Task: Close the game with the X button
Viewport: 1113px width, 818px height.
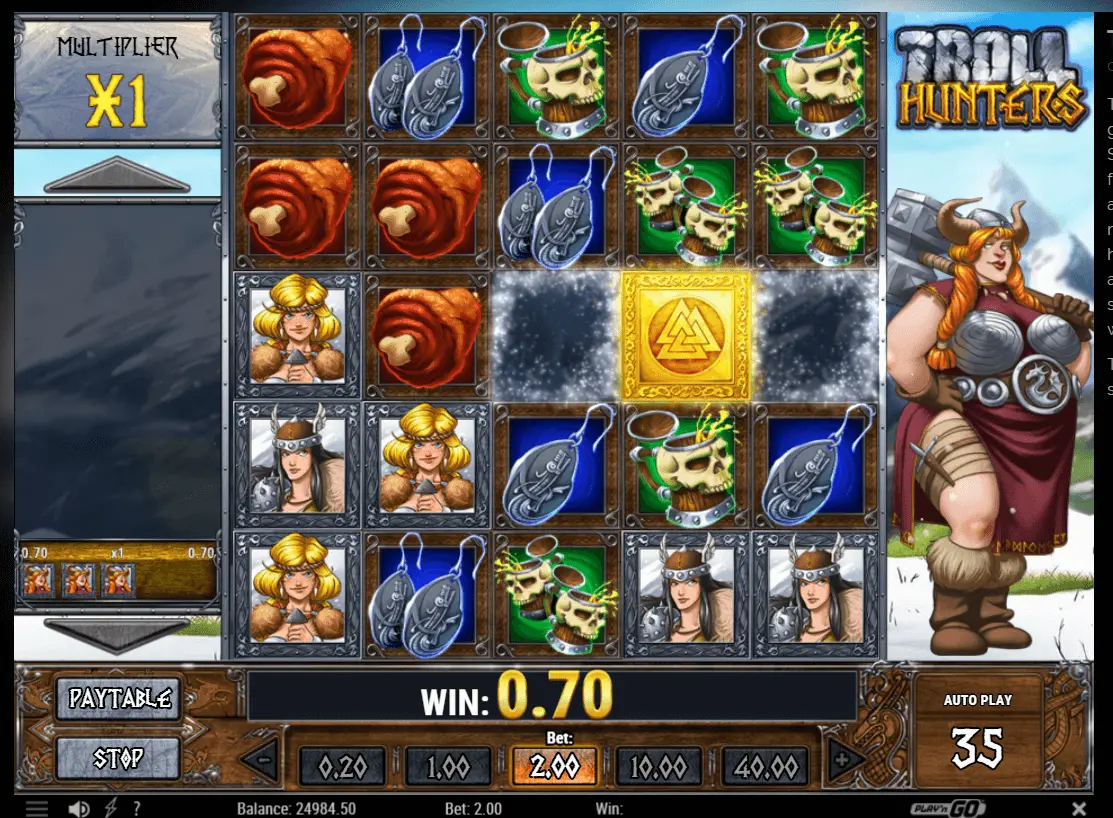Action: pyautogui.click(x=1079, y=808)
